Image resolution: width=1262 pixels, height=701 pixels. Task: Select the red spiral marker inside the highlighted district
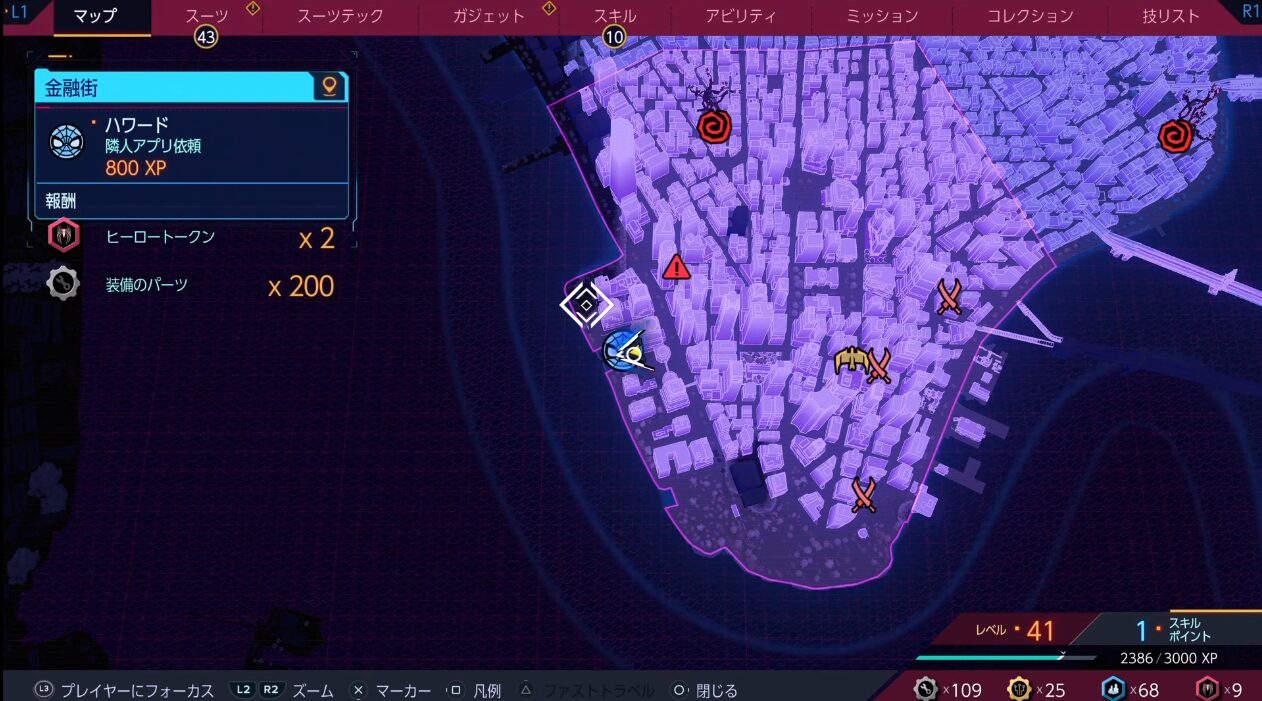click(714, 126)
